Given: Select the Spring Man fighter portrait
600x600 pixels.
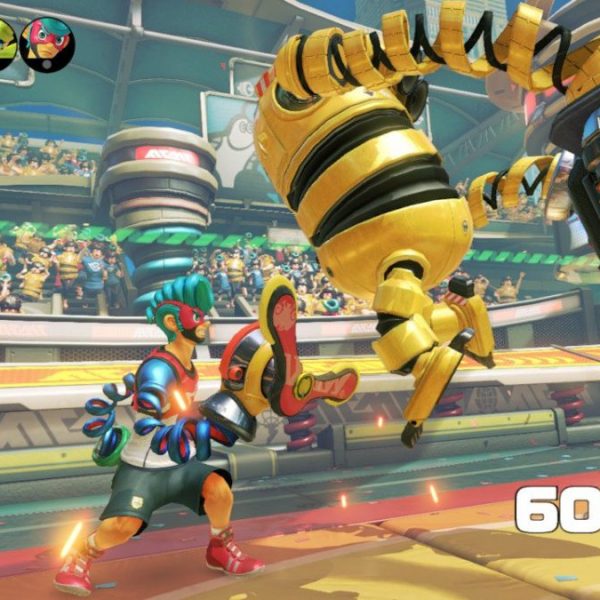Looking at the screenshot, I should pos(46,44).
